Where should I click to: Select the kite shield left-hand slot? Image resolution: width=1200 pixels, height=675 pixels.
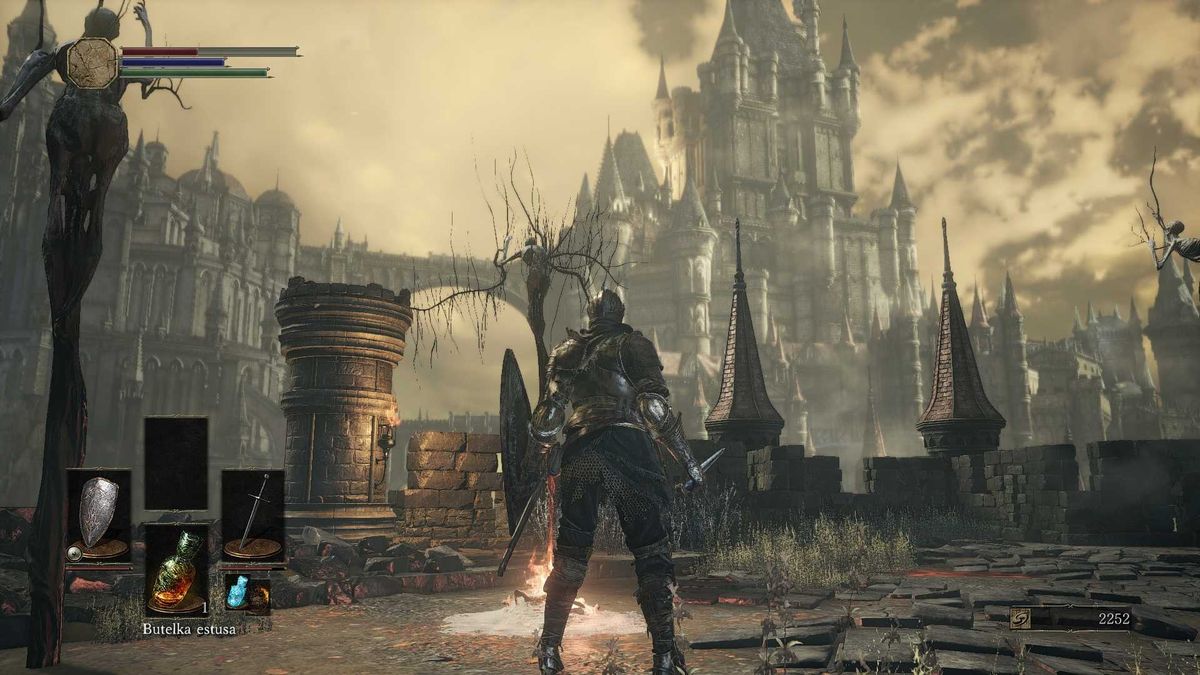98,516
